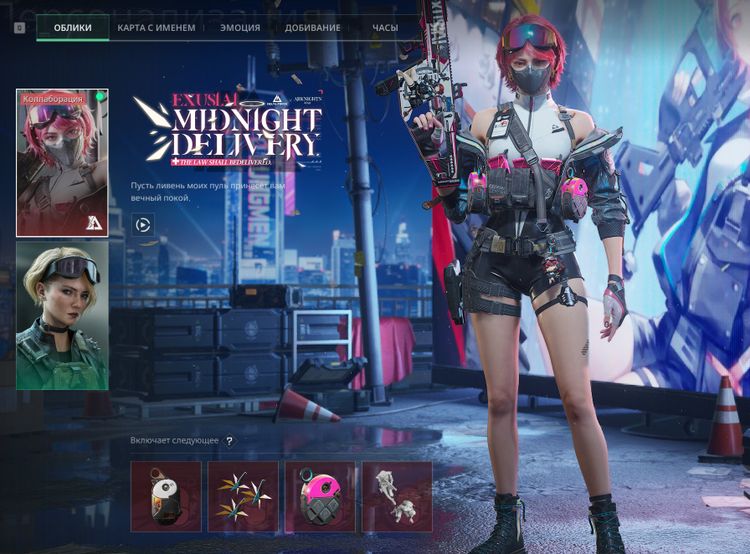Image resolution: width=750 pixels, height=554 pixels.
Task: Select the Эмоция tab
Action: pos(240,28)
